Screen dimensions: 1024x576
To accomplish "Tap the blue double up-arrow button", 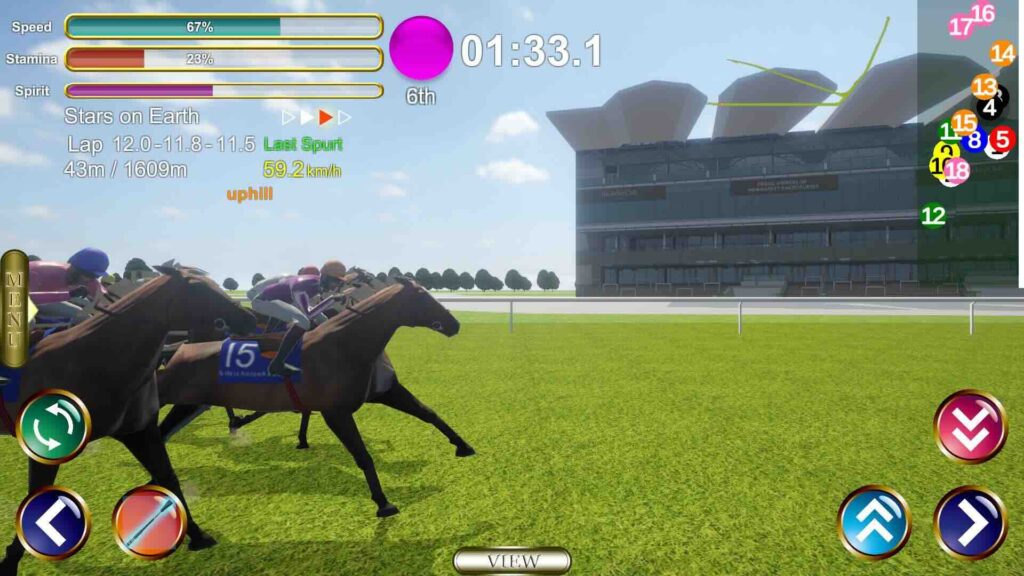I will (874, 522).
